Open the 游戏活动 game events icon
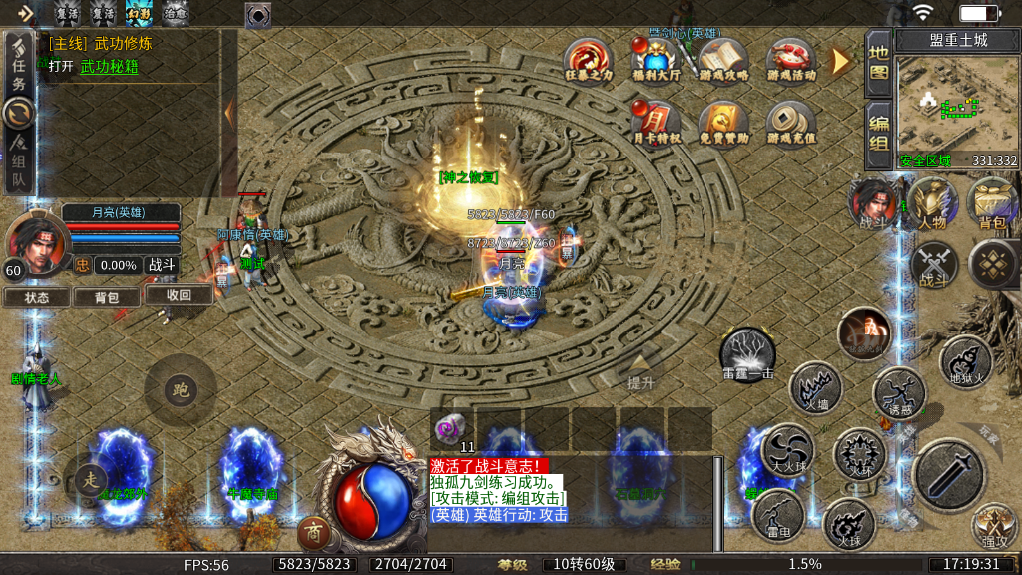This screenshot has width=1022, height=575. 791,60
